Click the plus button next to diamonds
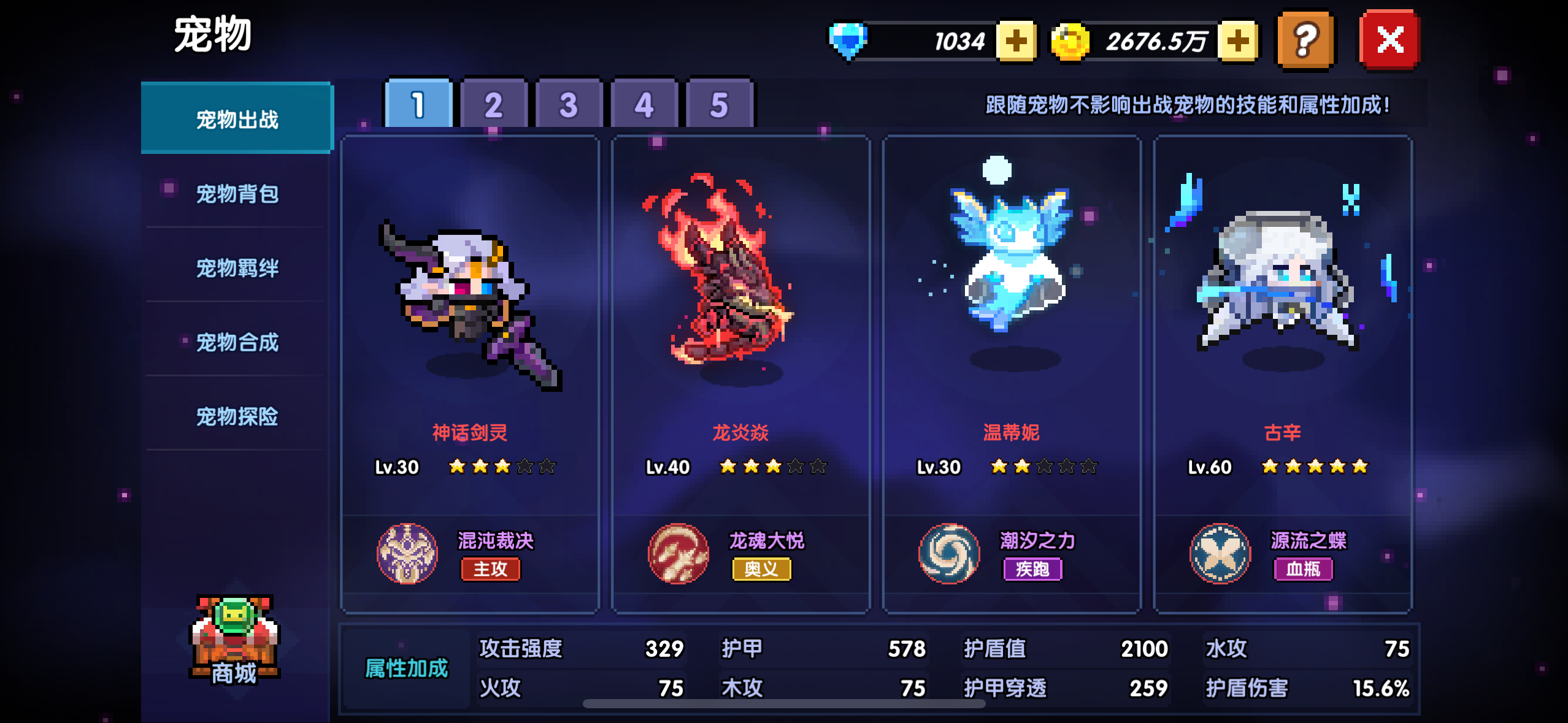This screenshot has width=1568, height=723. (1015, 40)
